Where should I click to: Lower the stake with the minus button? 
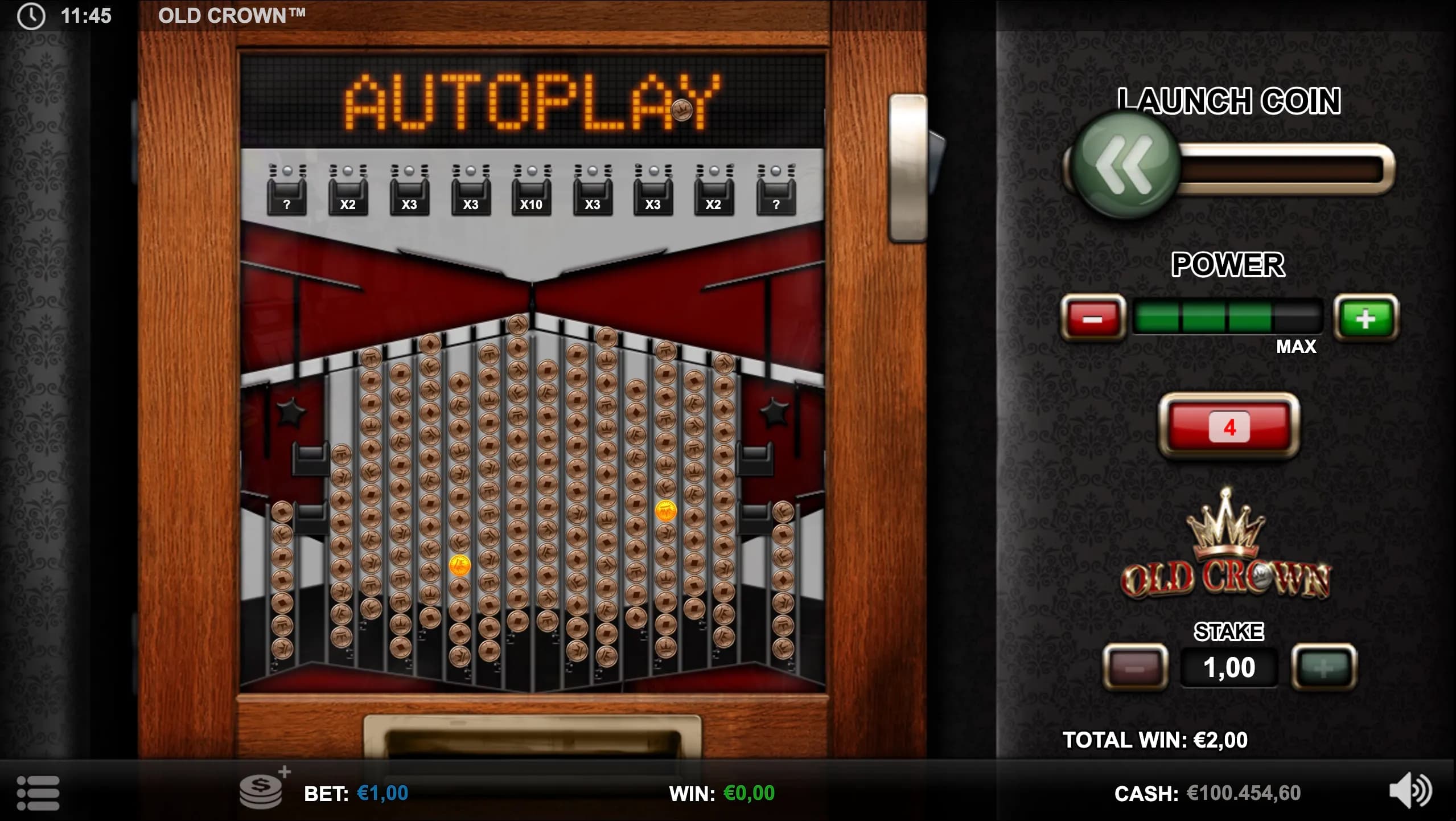(1135, 667)
